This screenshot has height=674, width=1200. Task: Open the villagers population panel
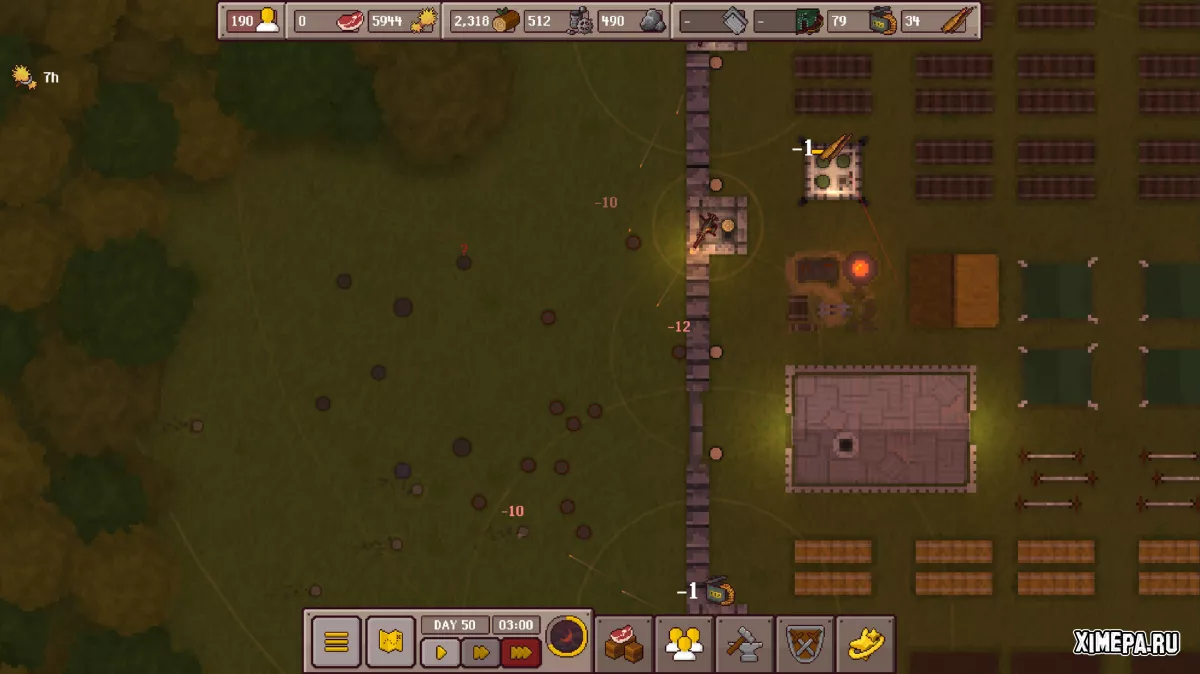[x=684, y=642]
